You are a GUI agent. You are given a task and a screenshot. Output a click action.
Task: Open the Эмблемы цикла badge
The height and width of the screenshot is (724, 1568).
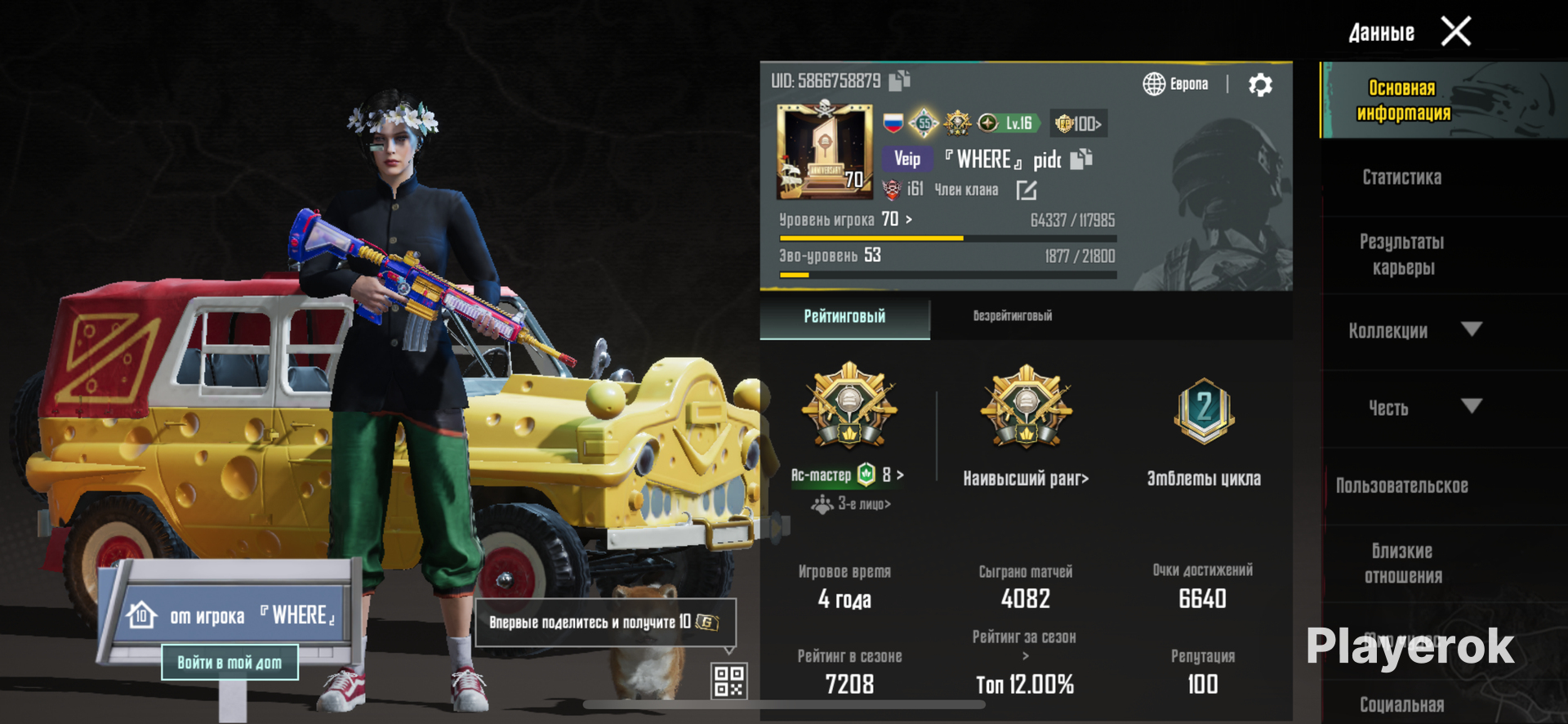pos(1204,413)
